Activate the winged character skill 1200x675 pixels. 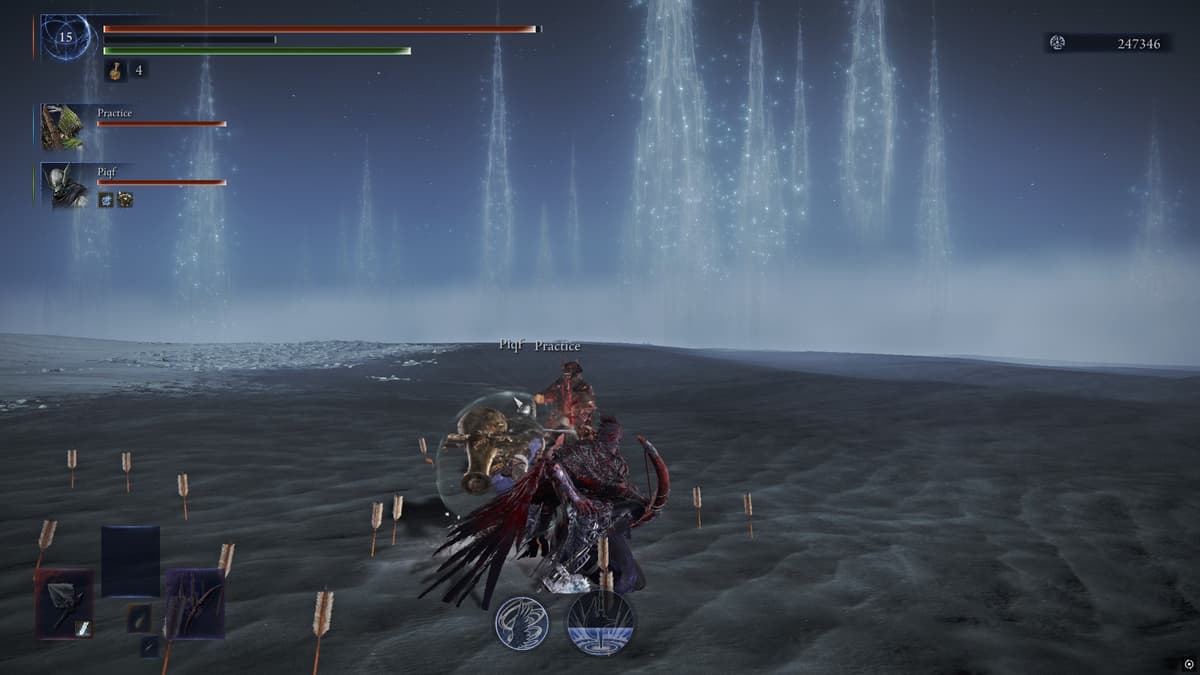(523, 624)
